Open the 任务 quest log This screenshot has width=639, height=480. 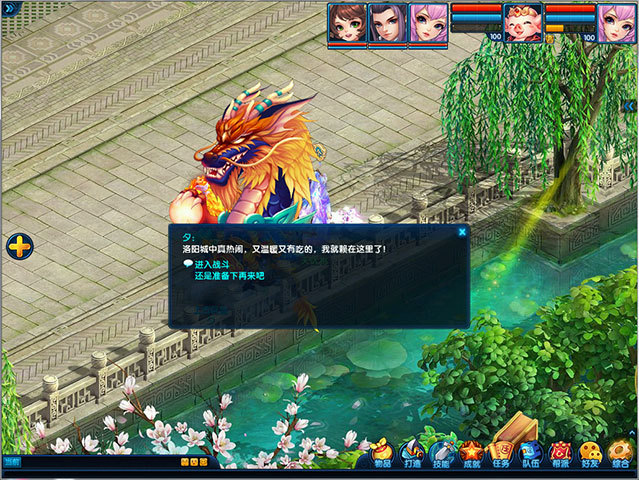501,453
